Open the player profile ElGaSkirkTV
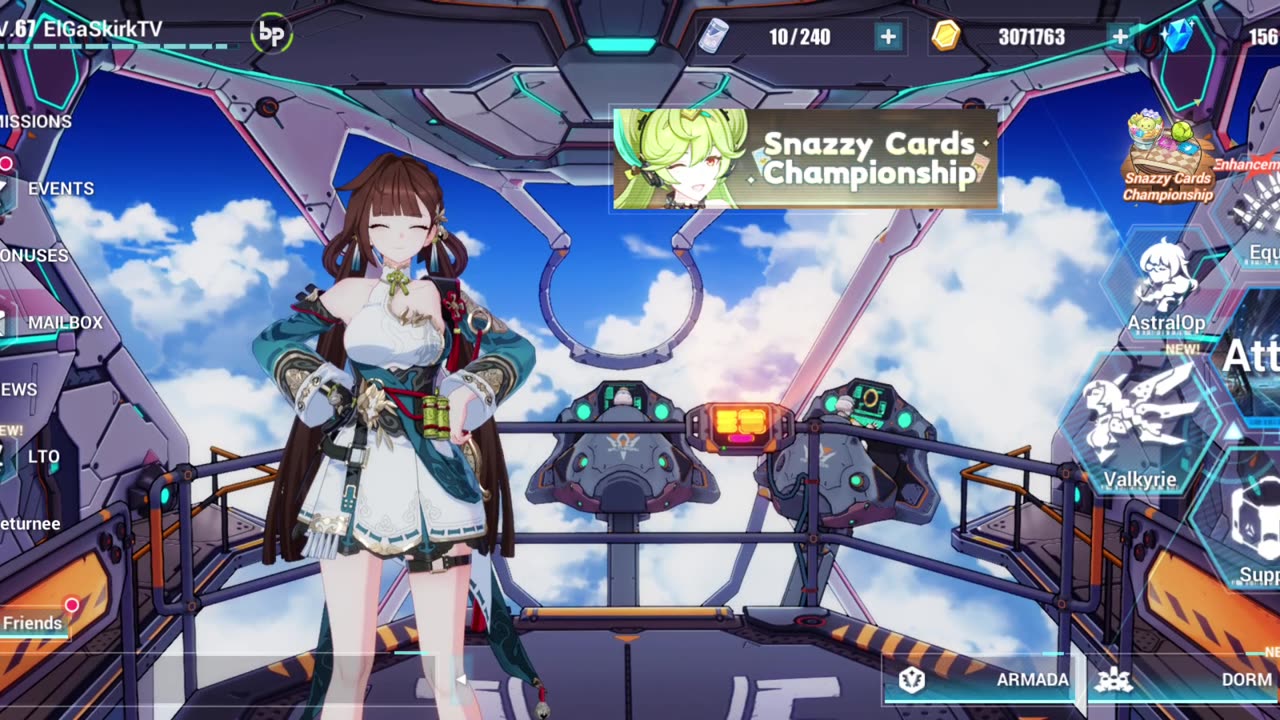 pyautogui.click(x=100, y=29)
